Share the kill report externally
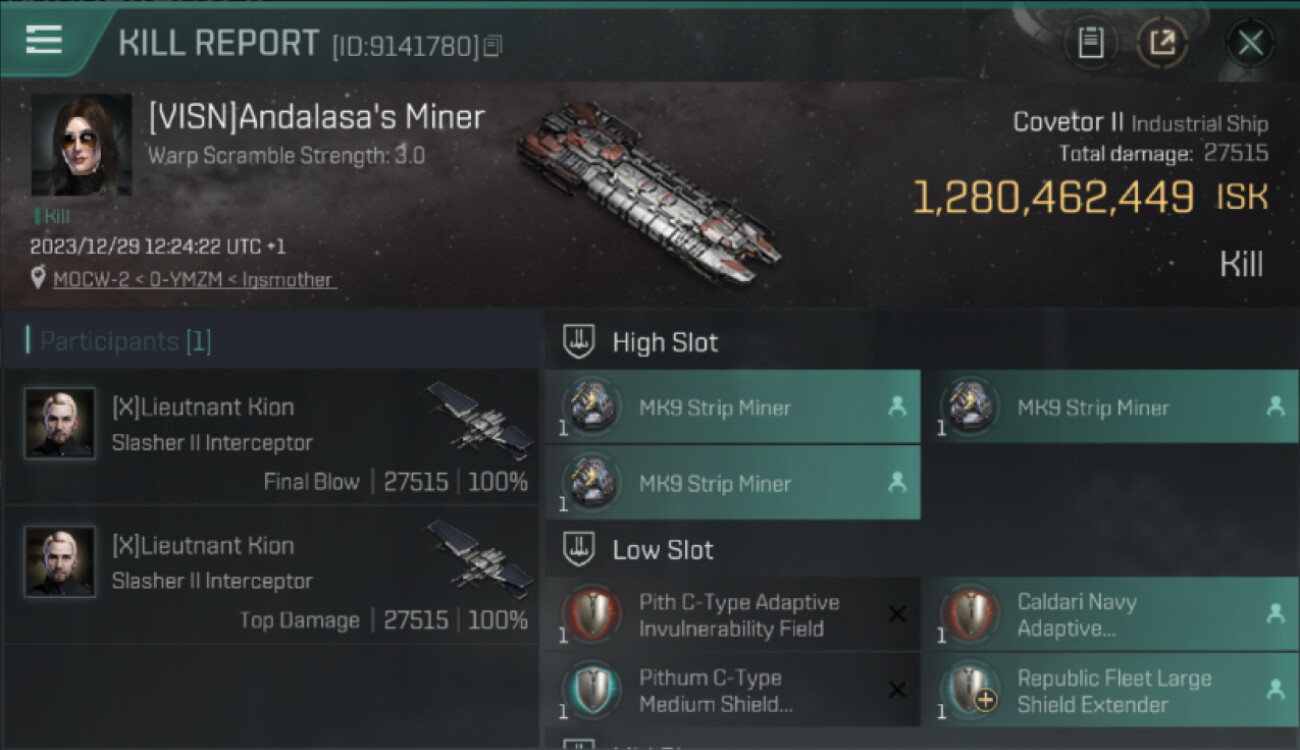1300x750 pixels. [x=1162, y=42]
